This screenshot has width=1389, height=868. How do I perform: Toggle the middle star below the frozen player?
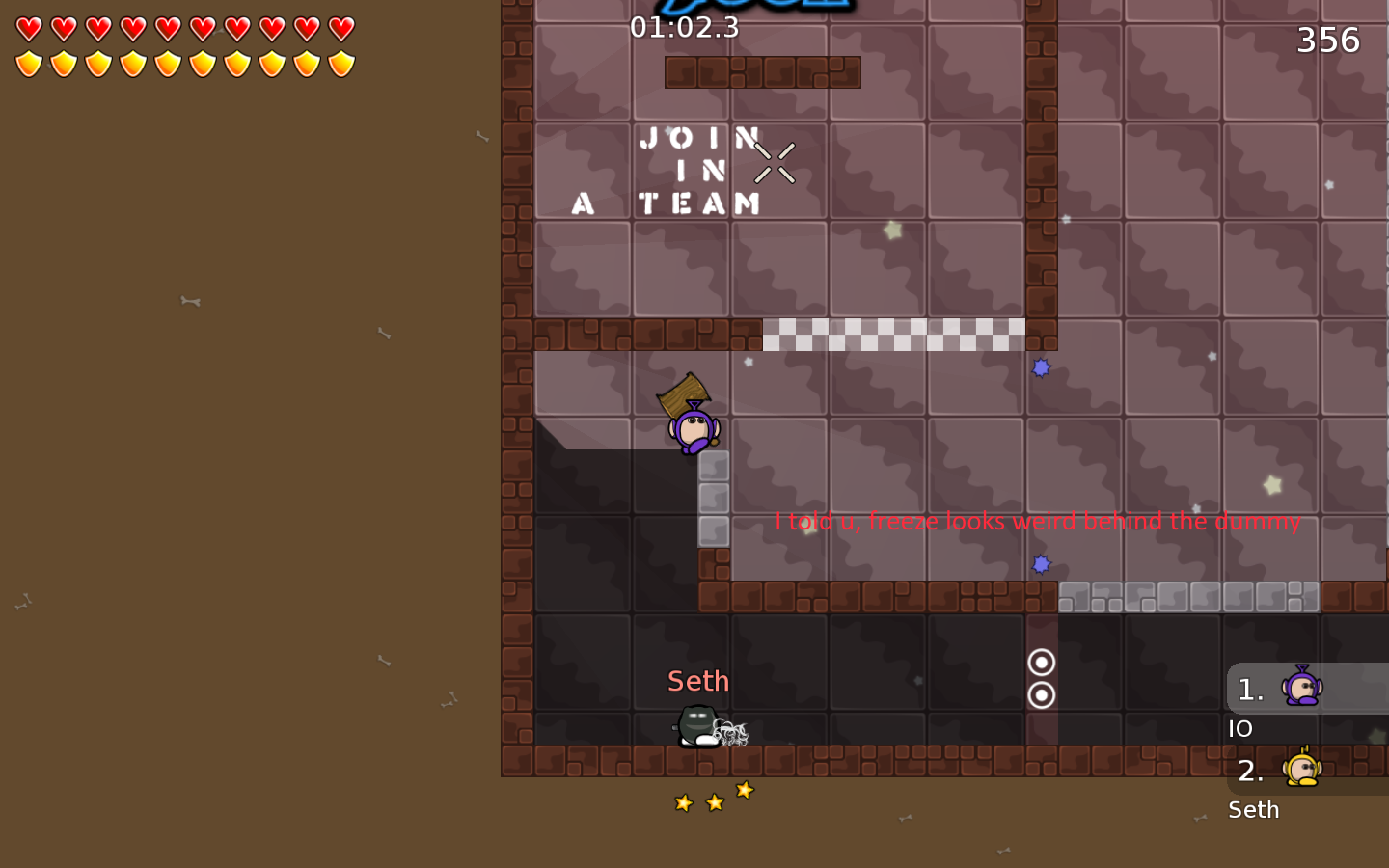[714, 800]
